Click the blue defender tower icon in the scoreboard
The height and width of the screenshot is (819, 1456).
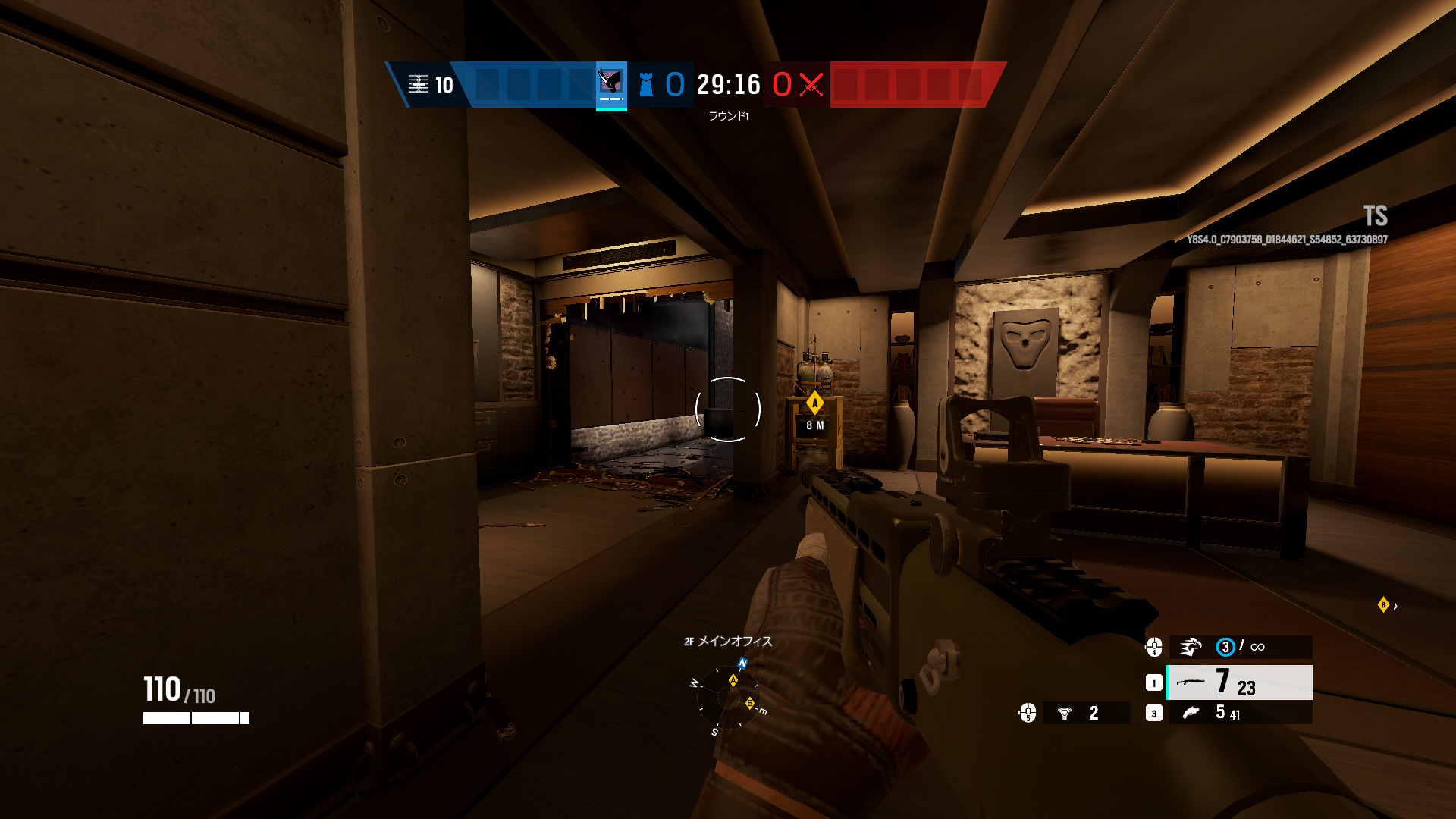(645, 85)
